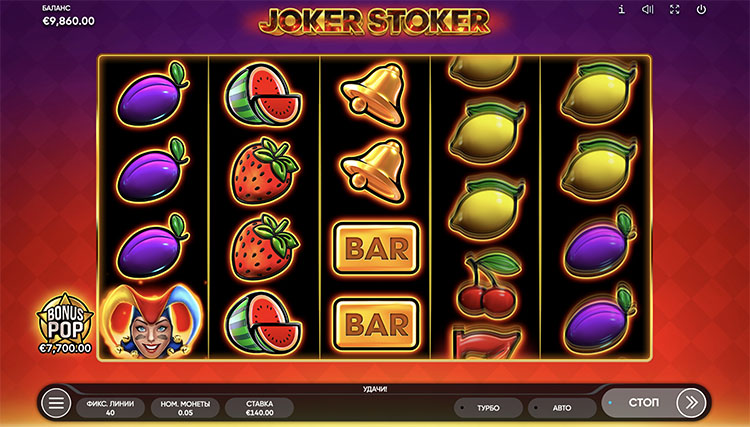Screen dimensions: 750x427
Task: Exit game with power icon
Action: (x=701, y=10)
